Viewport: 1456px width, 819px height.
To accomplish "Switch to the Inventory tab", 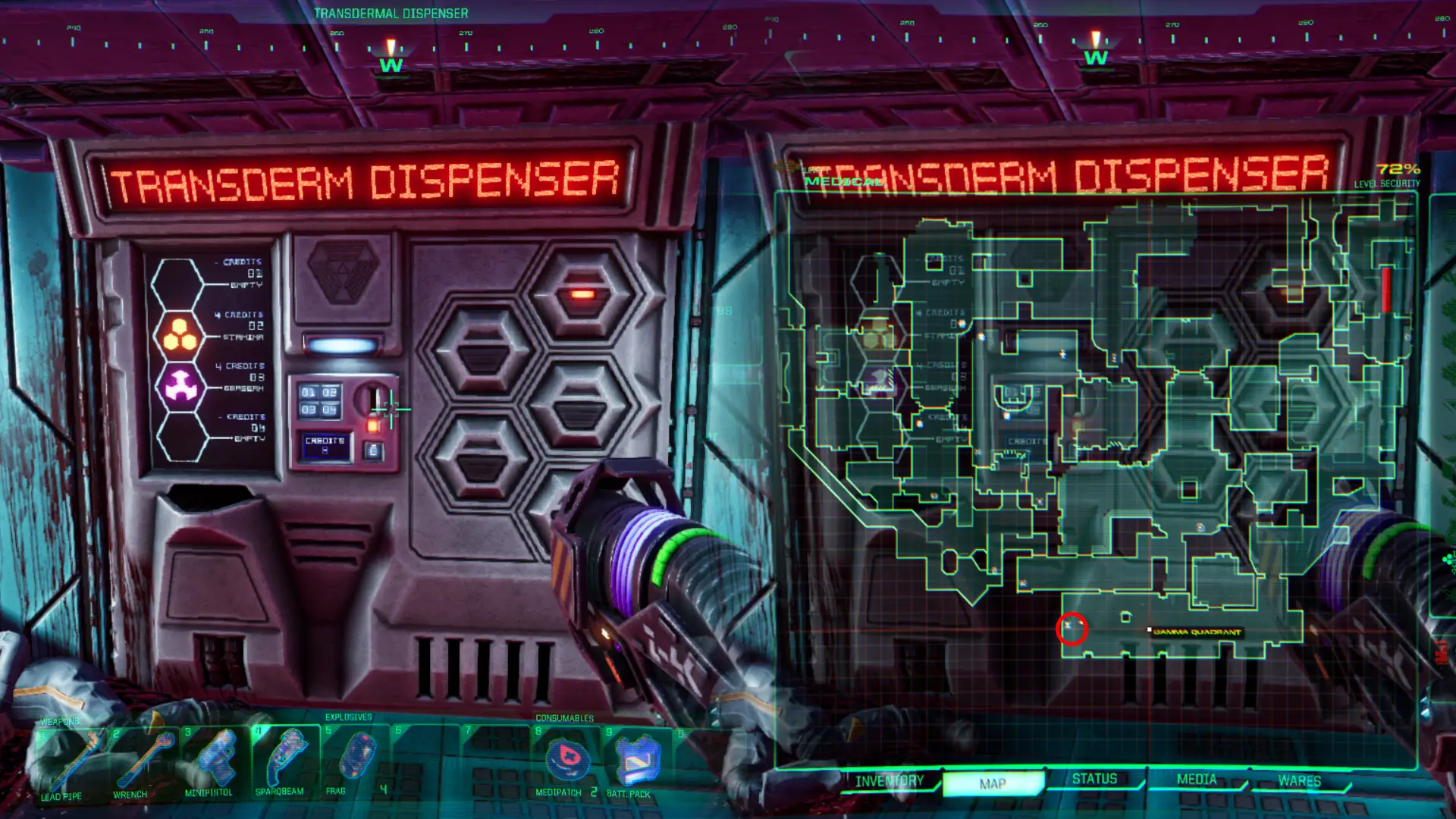I will 889,780.
